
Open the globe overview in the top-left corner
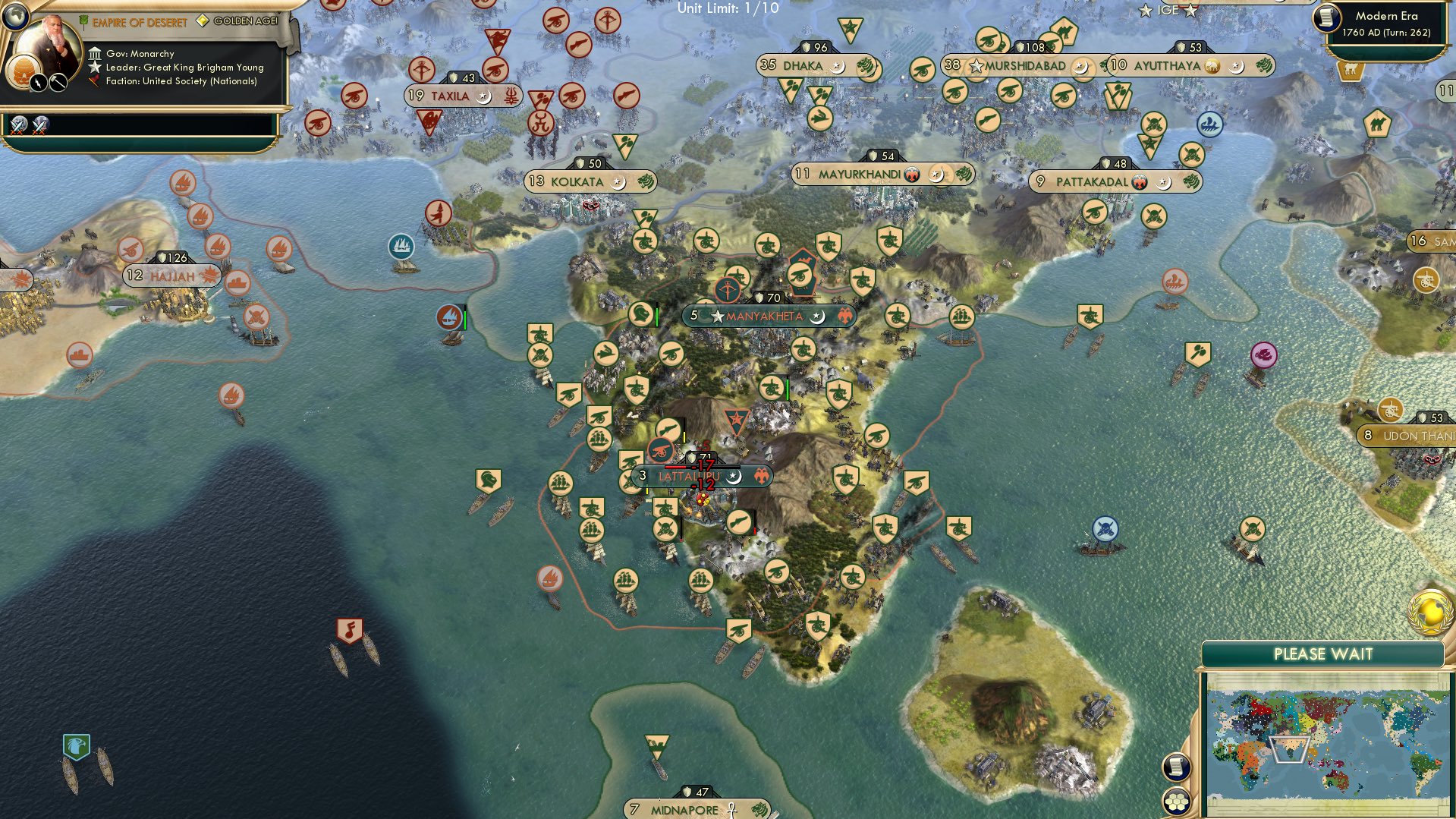point(15,17)
